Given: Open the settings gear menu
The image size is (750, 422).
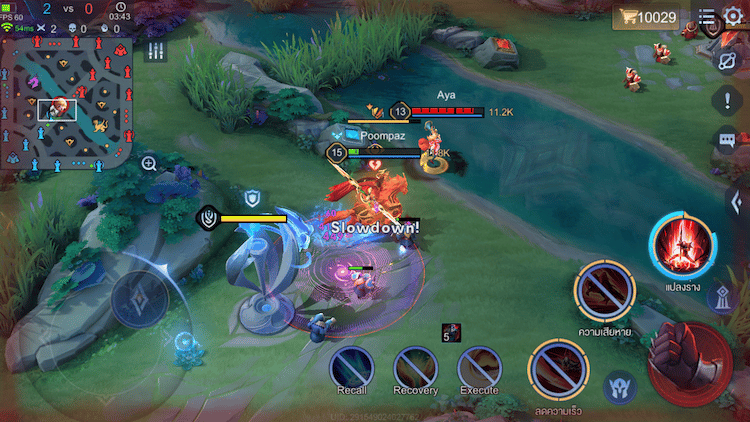Looking at the screenshot, I should tap(733, 16).
